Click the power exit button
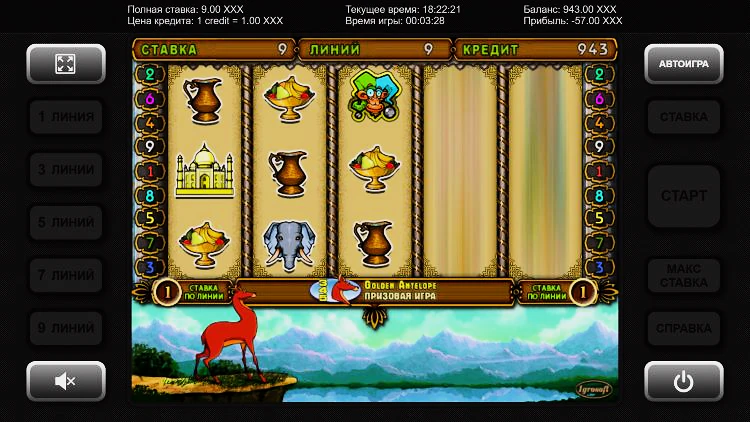This screenshot has height=422, width=750. click(x=683, y=380)
